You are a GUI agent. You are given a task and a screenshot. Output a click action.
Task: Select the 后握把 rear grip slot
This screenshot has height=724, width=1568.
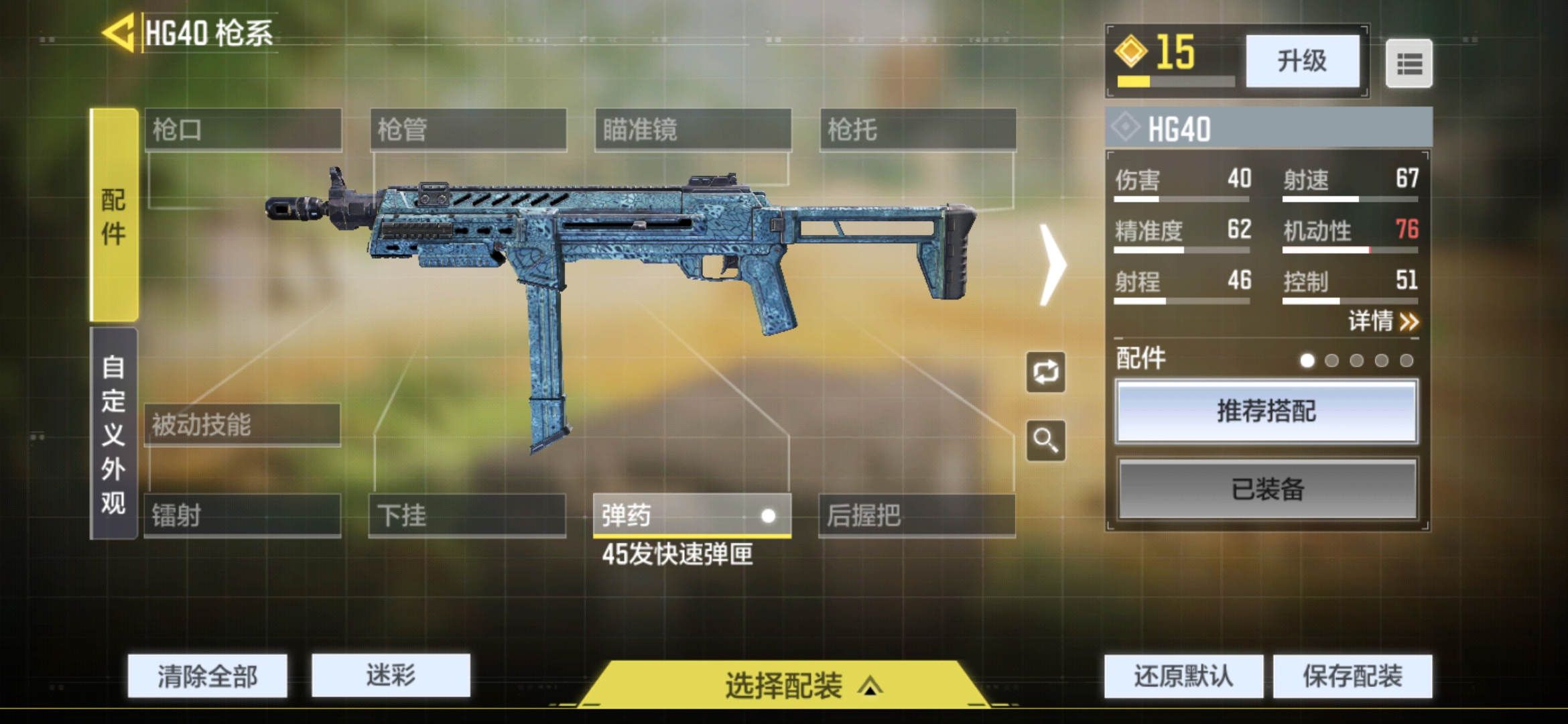tap(916, 516)
